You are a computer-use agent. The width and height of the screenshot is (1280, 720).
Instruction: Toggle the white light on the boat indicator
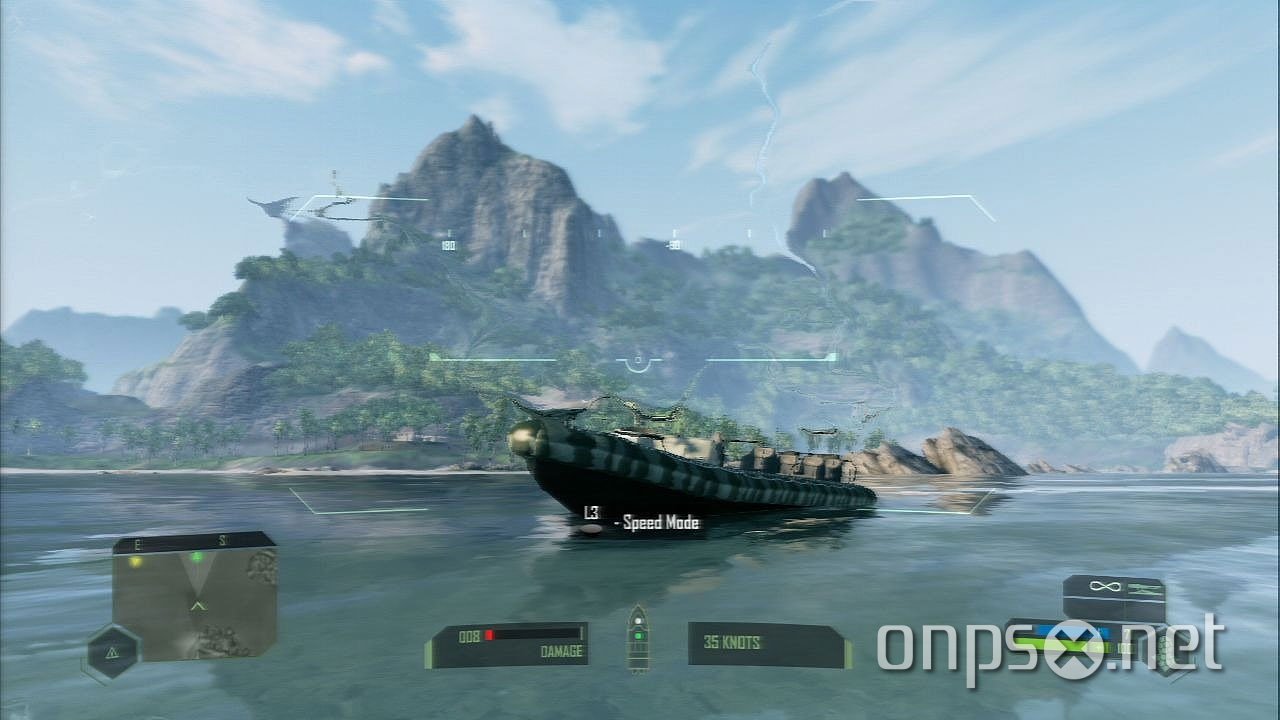click(638, 621)
